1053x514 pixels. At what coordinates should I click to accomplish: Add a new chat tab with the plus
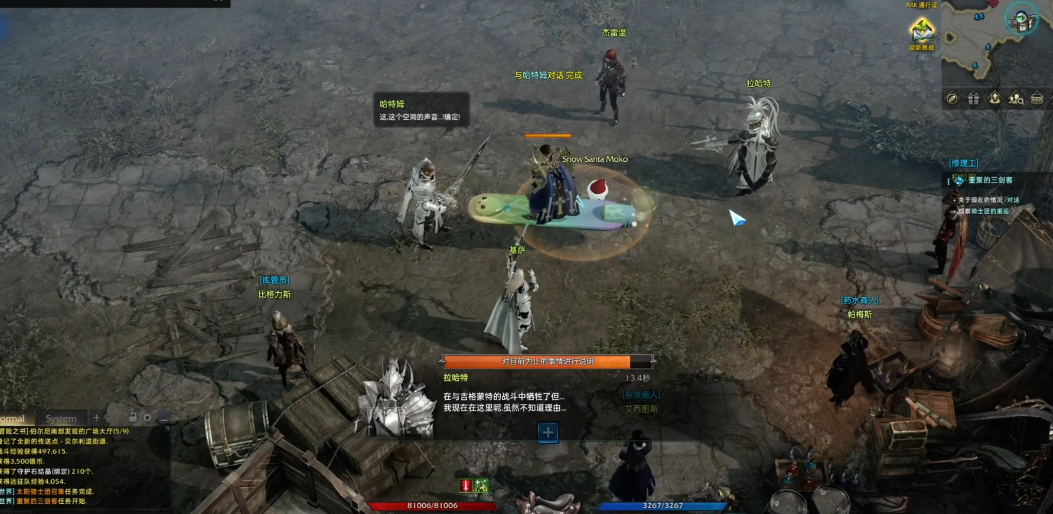pyautogui.click(x=97, y=417)
